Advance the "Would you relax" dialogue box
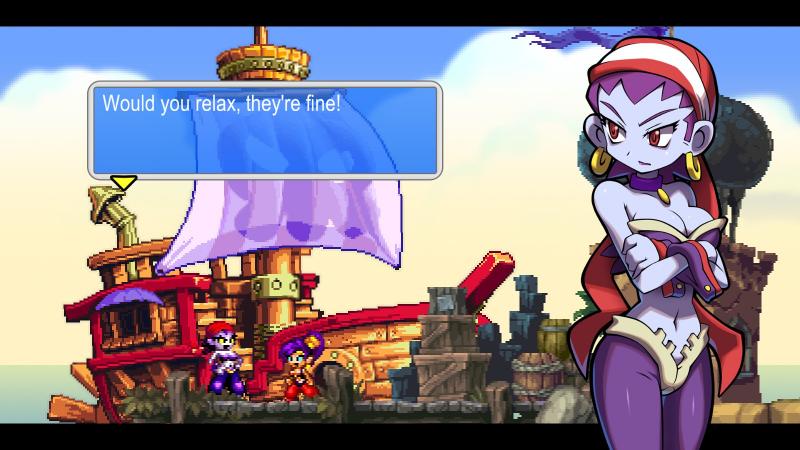Viewport: 800px width, 450px height. click(265, 130)
